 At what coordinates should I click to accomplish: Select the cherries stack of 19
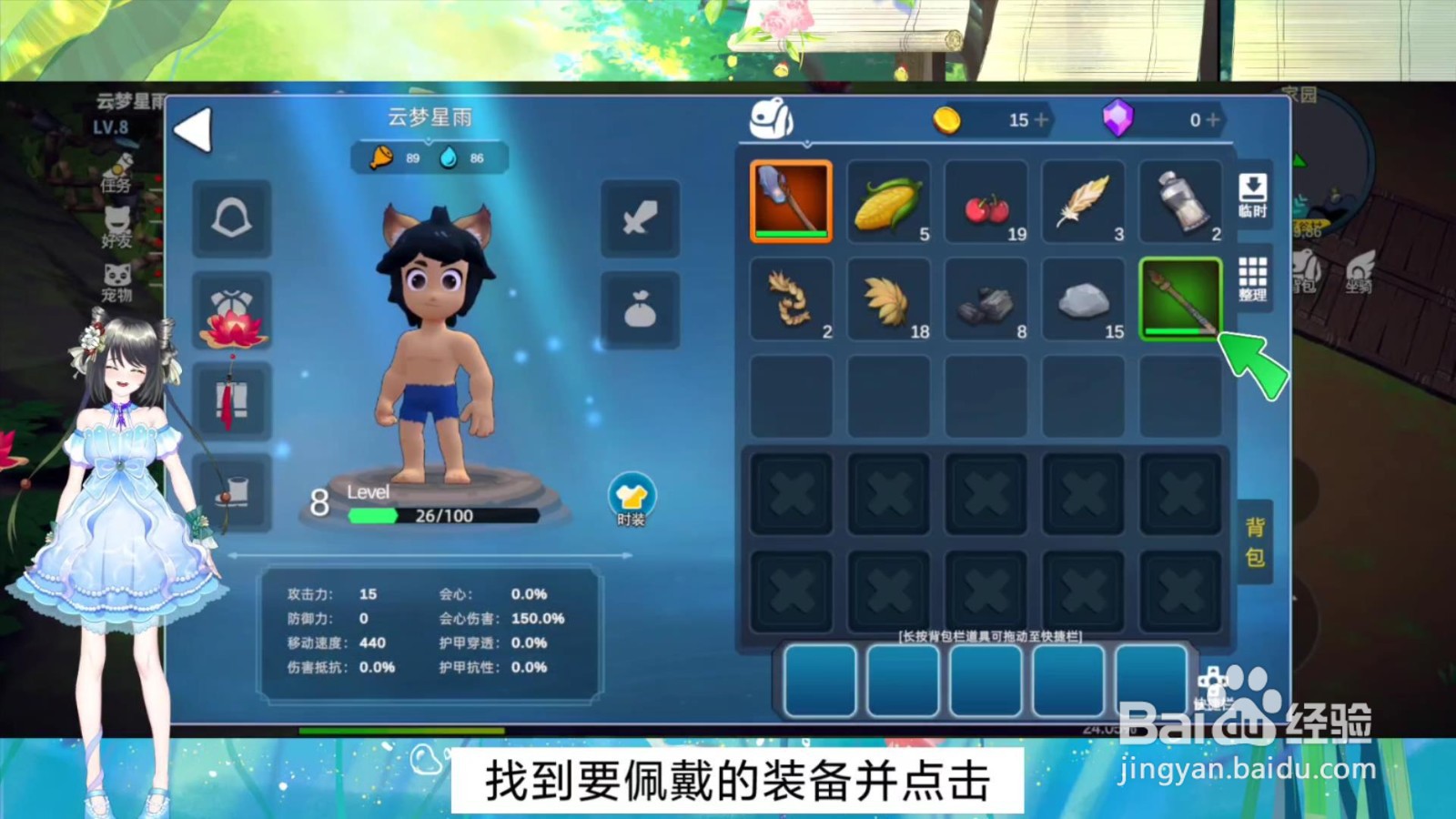coord(986,202)
